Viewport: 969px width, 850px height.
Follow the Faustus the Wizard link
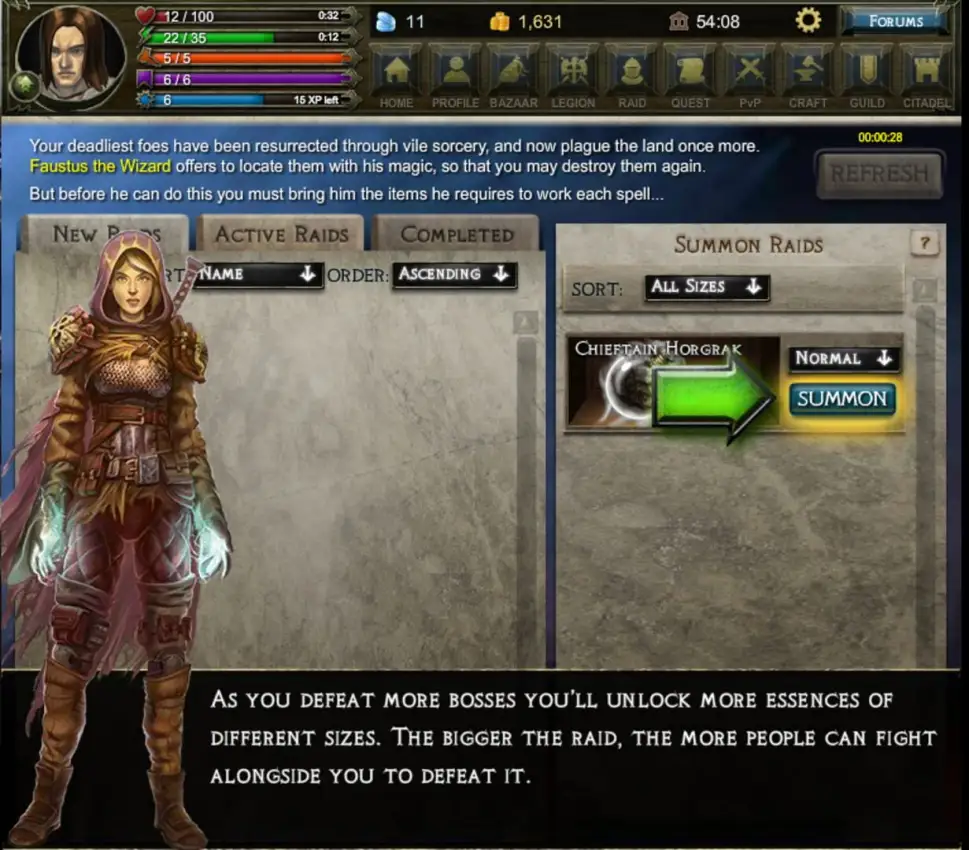pyautogui.click(x=100, y=166)
